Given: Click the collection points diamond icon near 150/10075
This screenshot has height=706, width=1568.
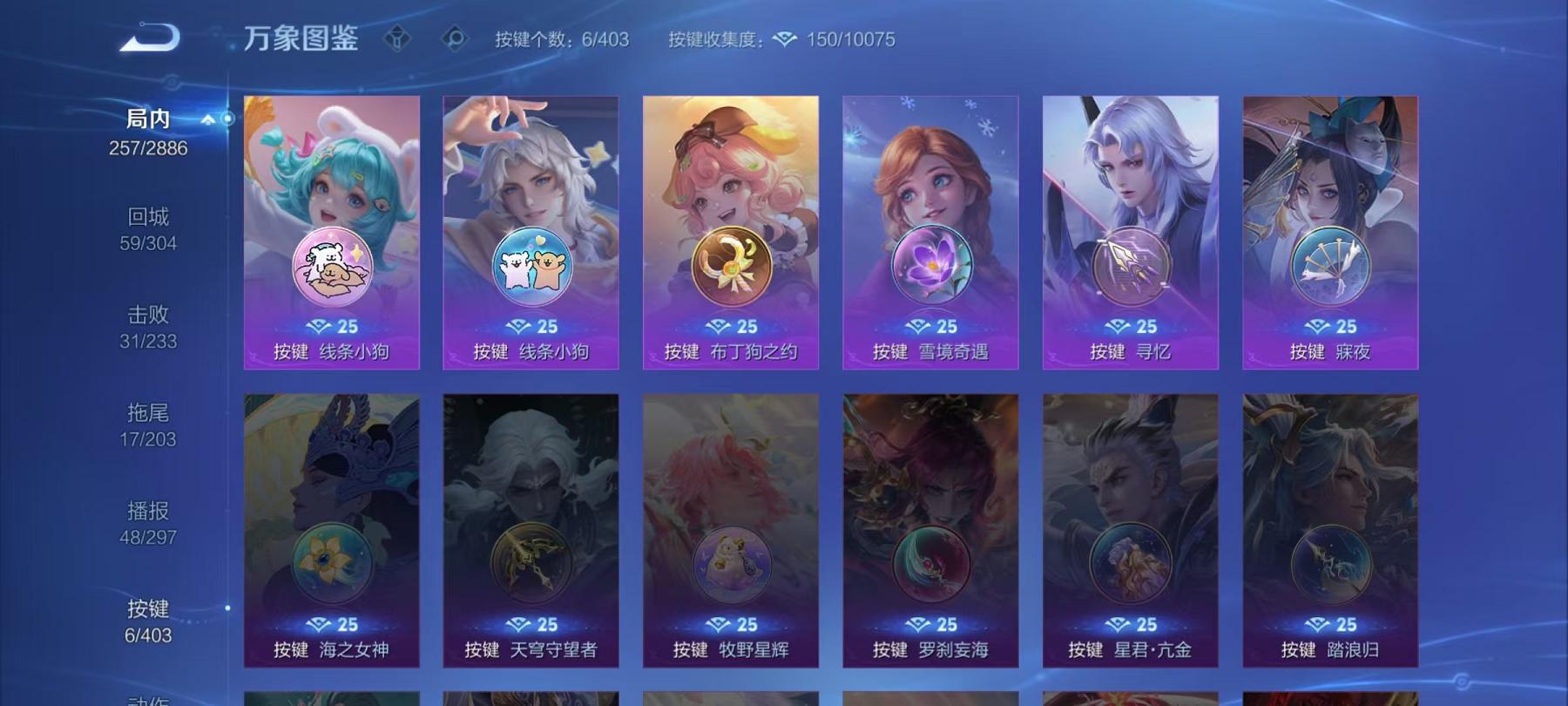Looking at the screenshot, I should [784, 40].
